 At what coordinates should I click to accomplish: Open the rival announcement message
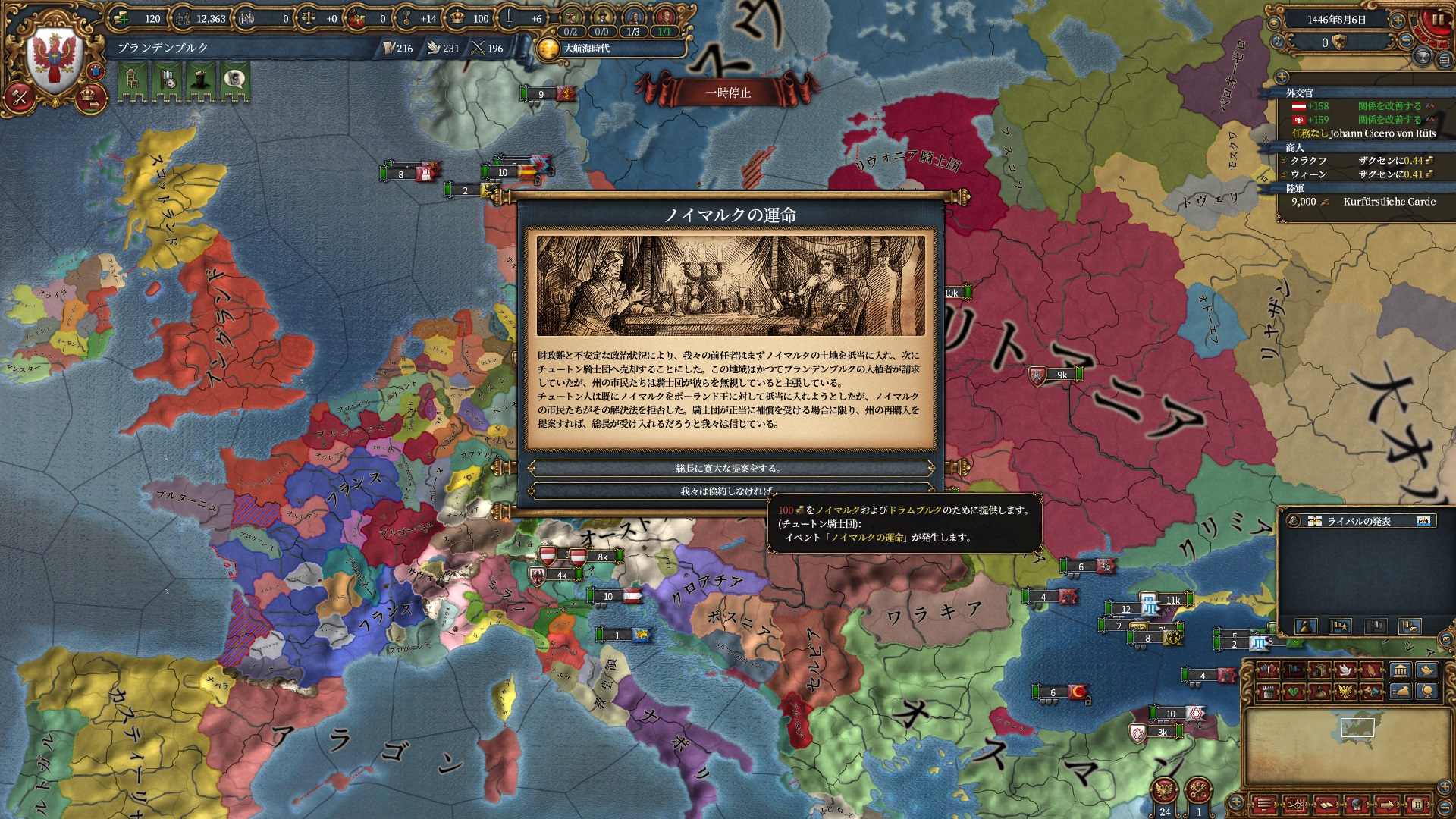(x=1357, y=521)
